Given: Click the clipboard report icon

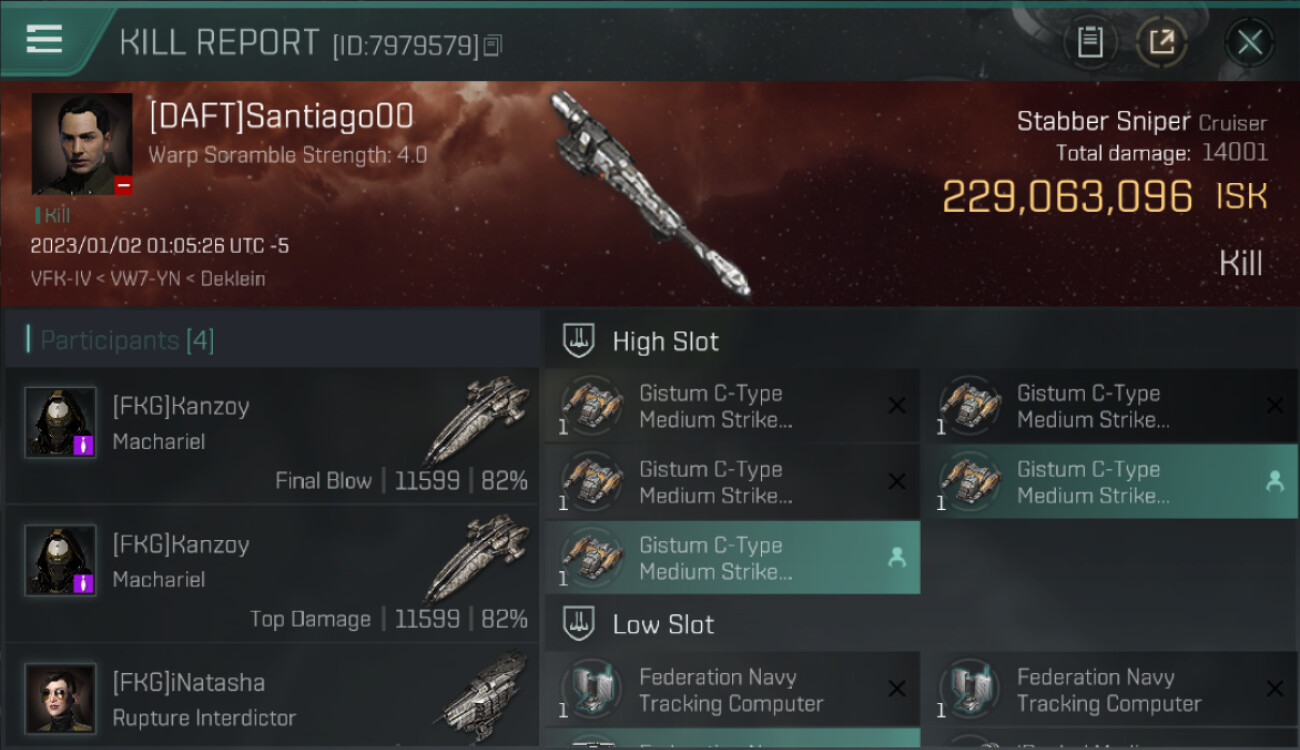Looking at the screenshot, I should click(x=1090, y=42).
